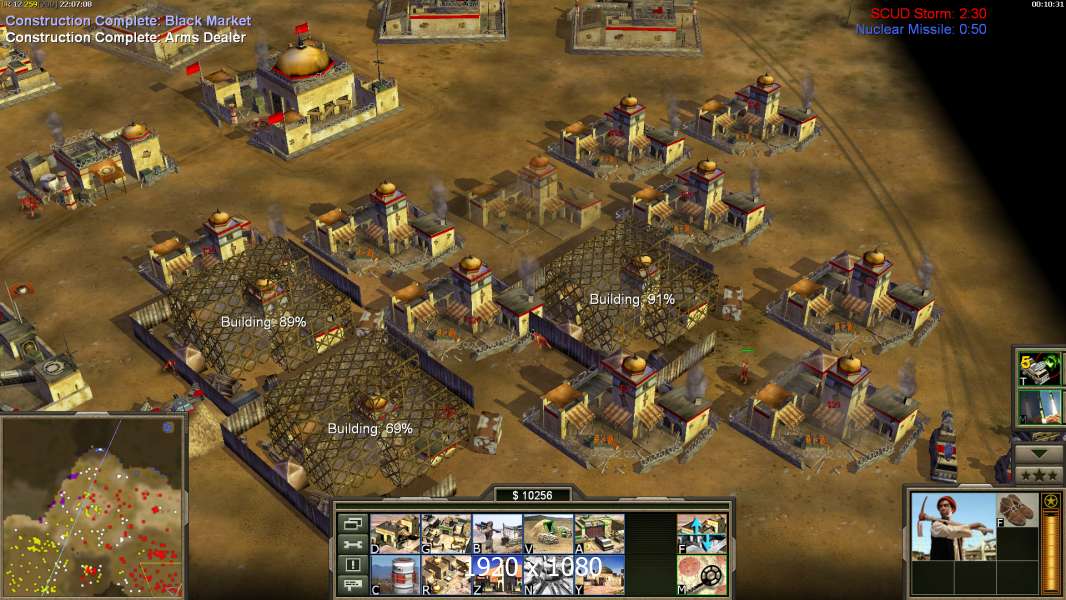The image size is (1066, 600).
Task: Open the chat communicator button
Action: click(x=352, y=586)
